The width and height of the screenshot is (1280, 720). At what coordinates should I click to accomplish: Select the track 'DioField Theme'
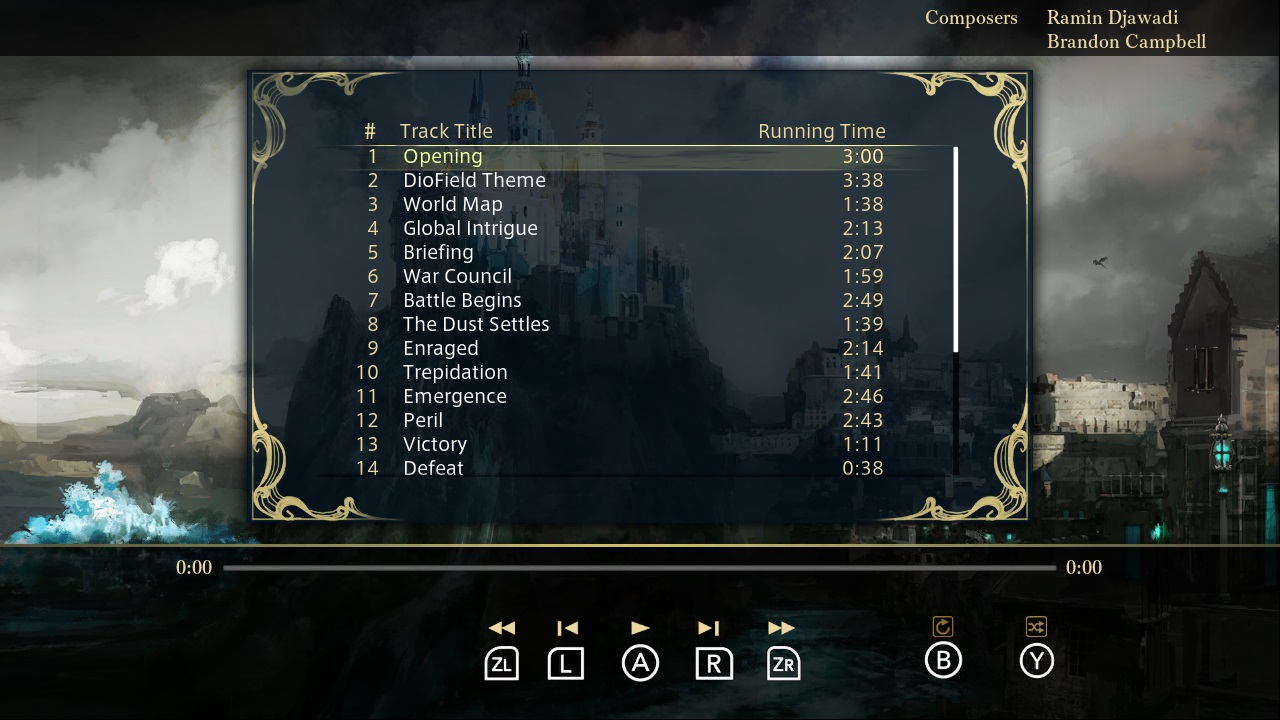click(x=474, y=180)
